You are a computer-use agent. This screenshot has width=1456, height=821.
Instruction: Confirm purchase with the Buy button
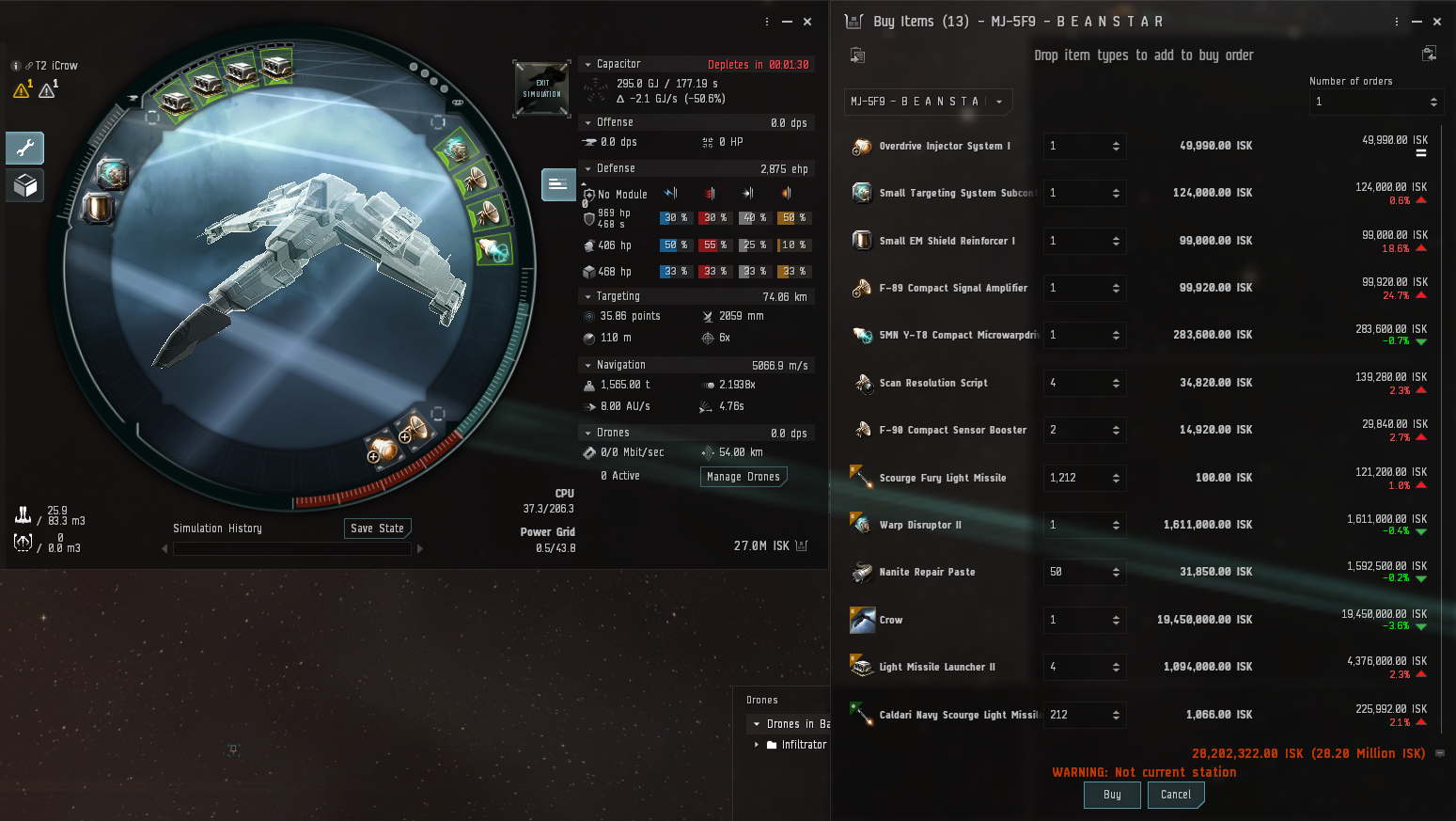pyautogui.click(x=1112, y=795)
